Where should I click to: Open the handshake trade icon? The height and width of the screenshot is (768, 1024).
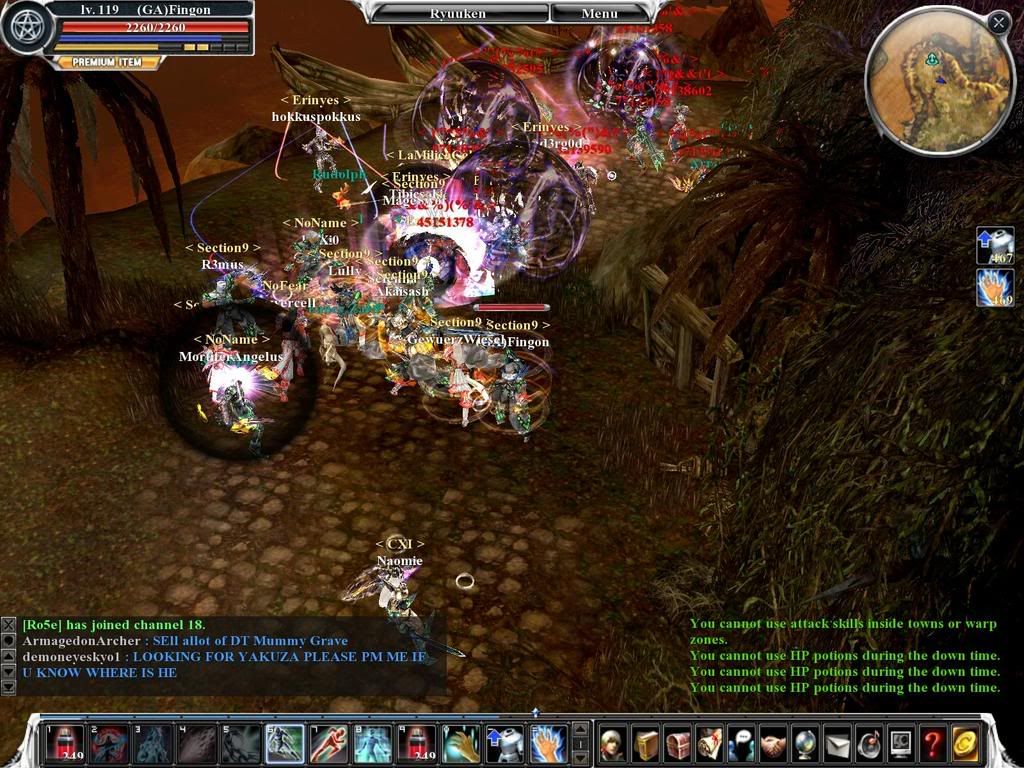coord(774,743)
